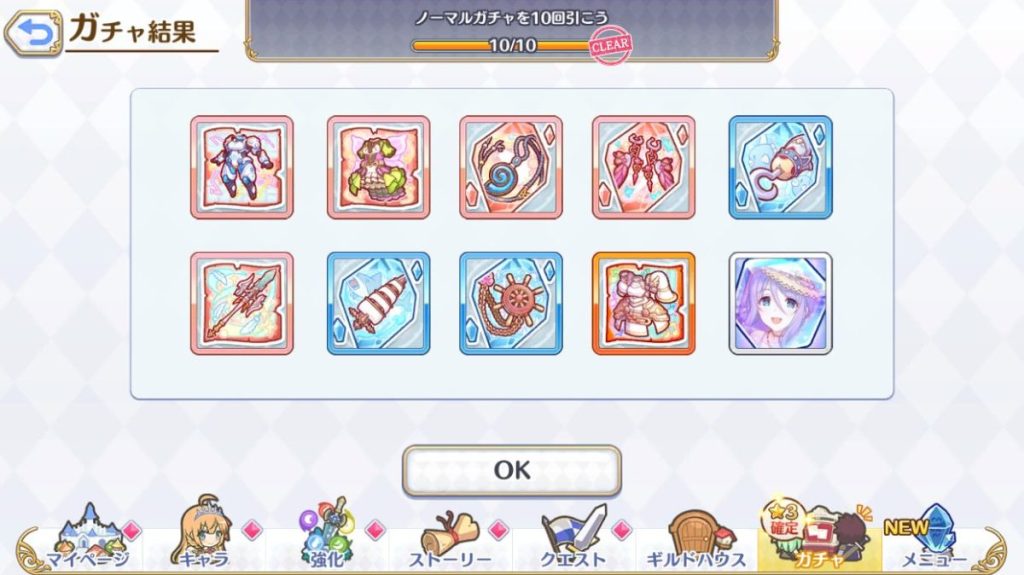Confirm results with the OK button
This screenshot has width=1024, height=575.
tap(511, 470)
